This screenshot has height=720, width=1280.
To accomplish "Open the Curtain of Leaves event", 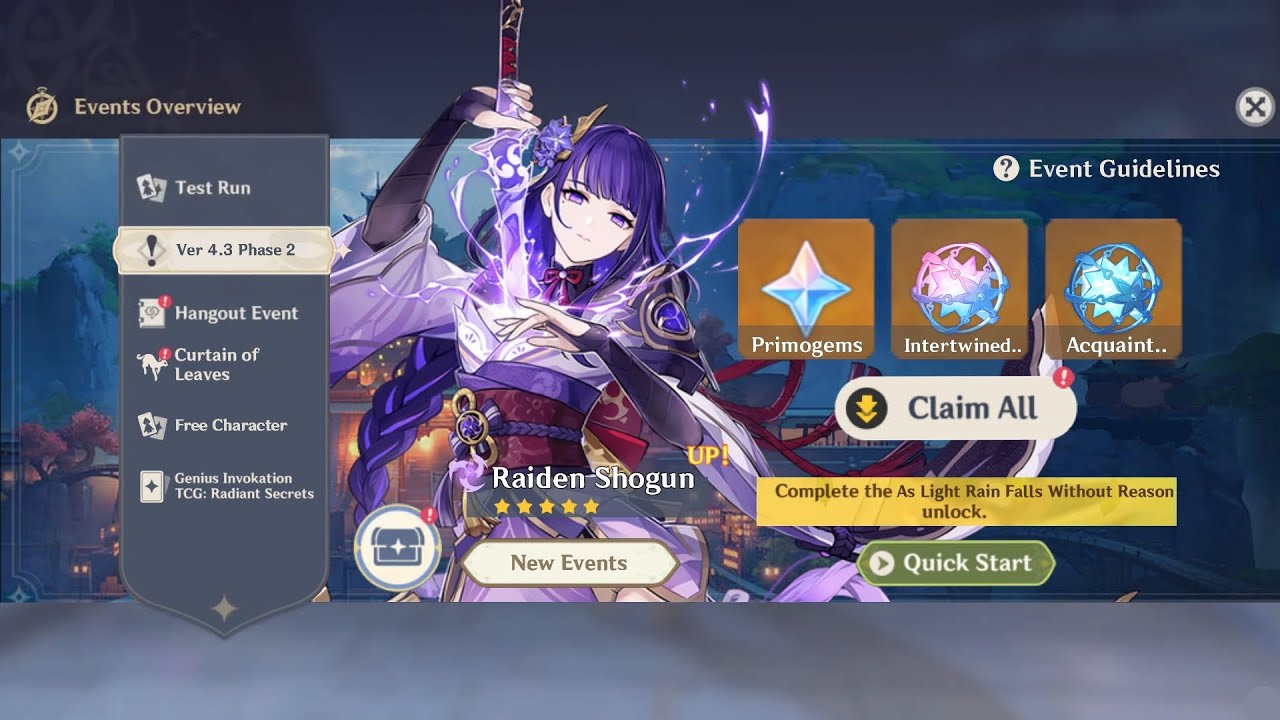I will pos(215,364).
